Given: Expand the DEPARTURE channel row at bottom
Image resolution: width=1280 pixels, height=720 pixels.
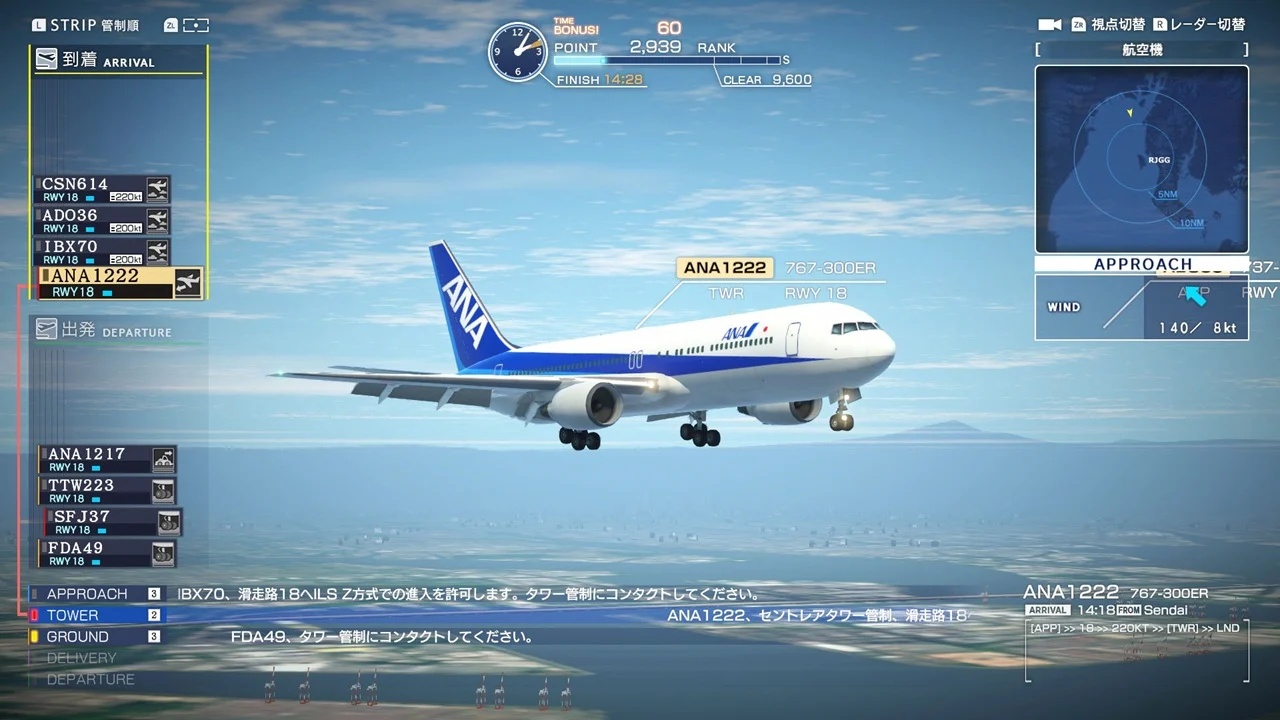Looking at the screenshot, I should pos(90,679).
